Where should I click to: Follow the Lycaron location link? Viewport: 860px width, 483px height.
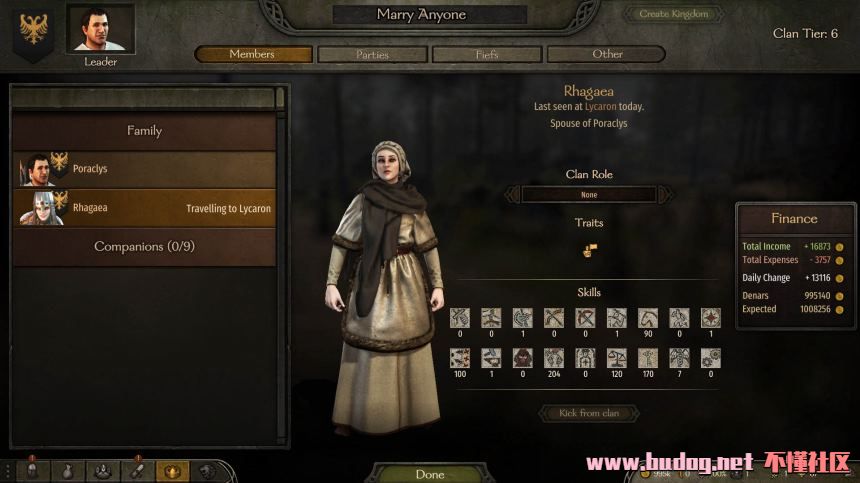point(600,107)
